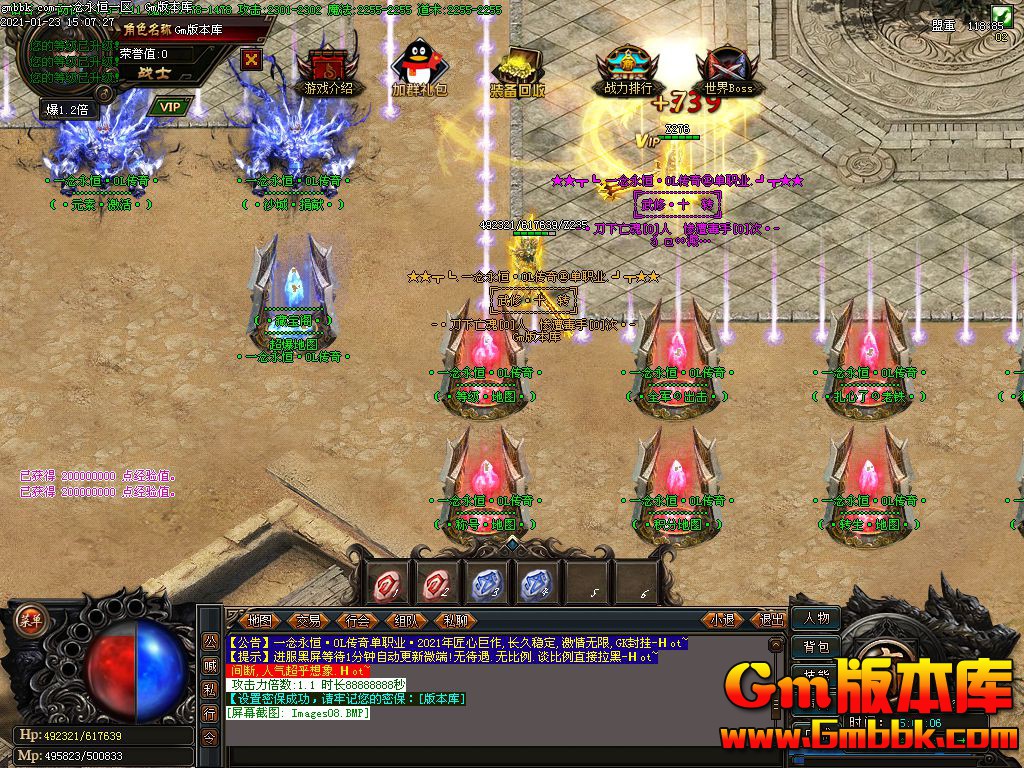Click the round 菜单 menu button
Image resolution: width=1024 pixels, height=768 pixels.
tap(30, 617)
